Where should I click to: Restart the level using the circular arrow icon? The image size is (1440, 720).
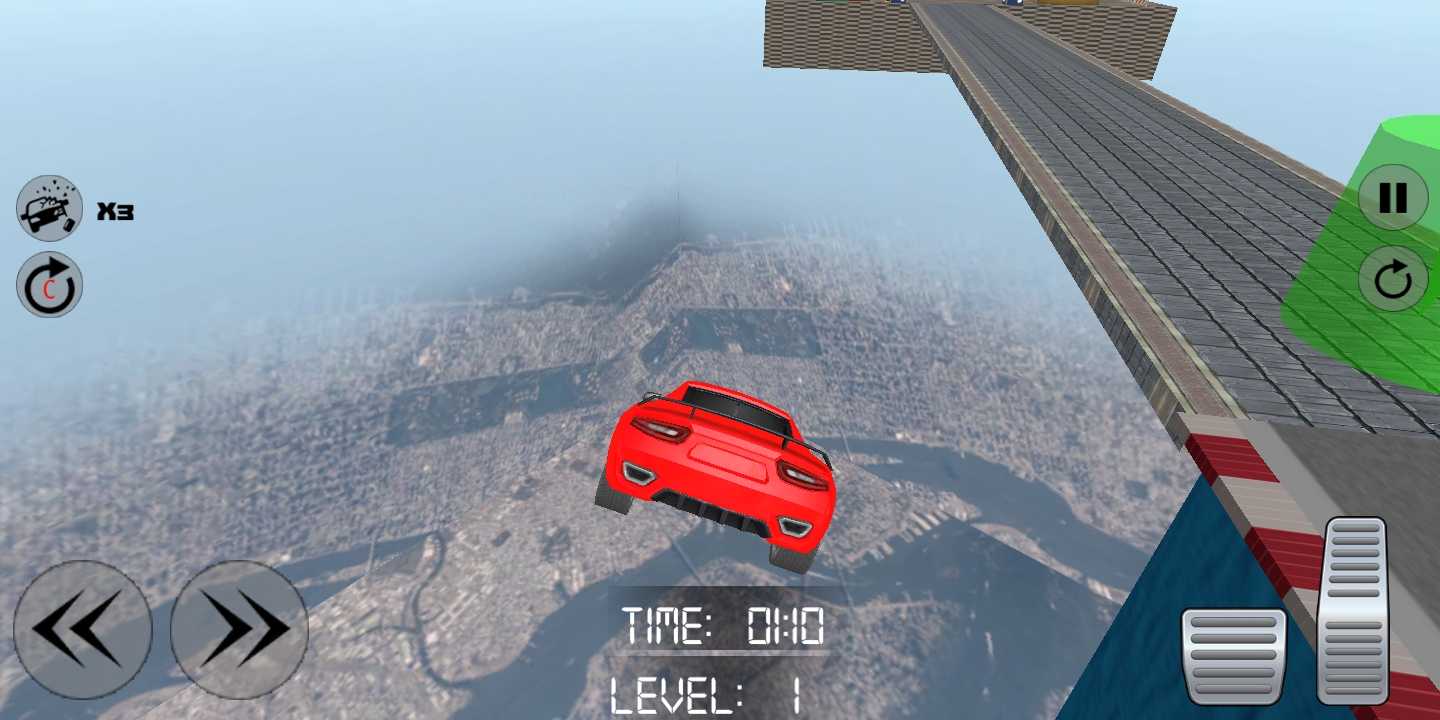1391,280
